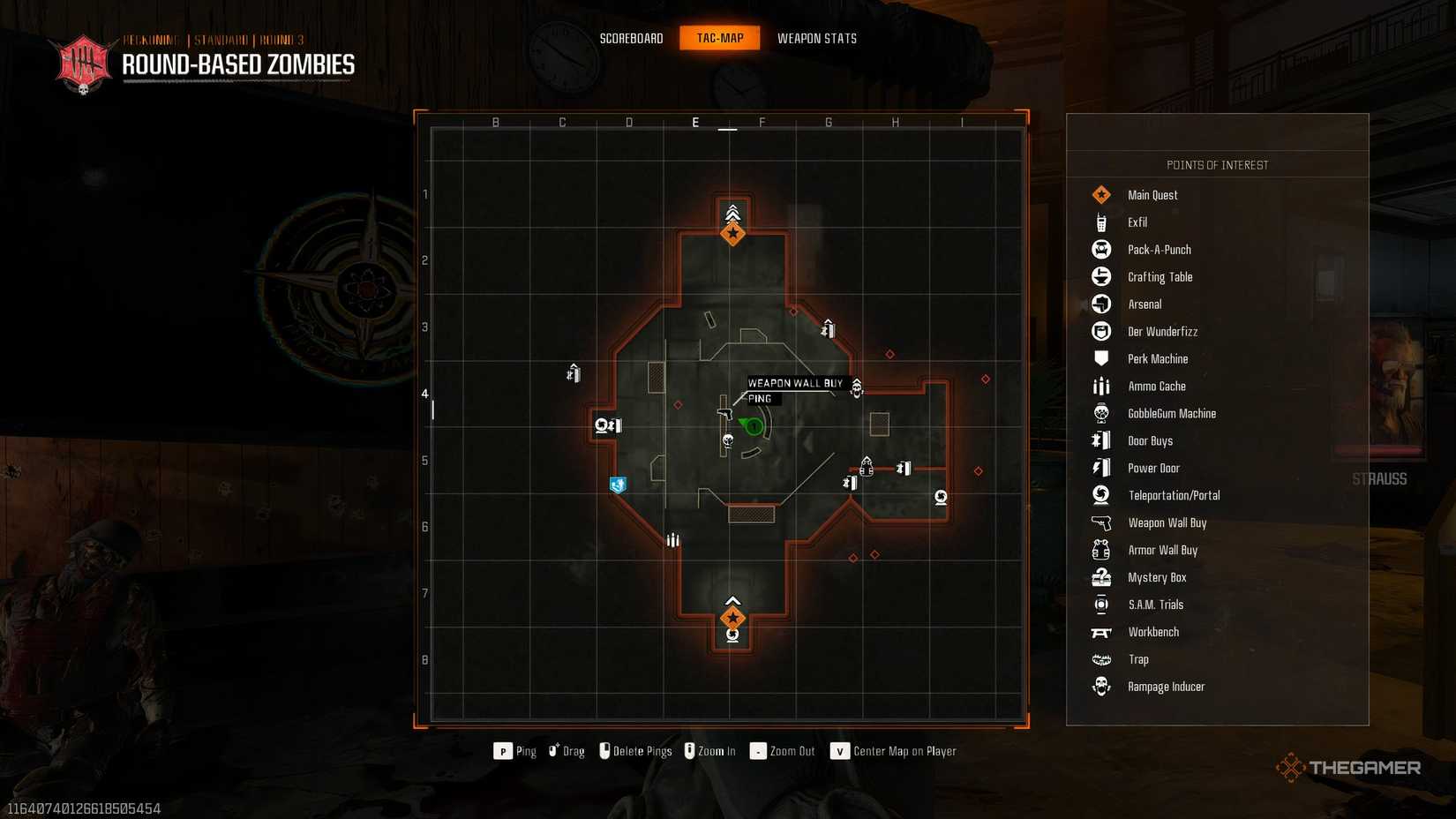Pick the Crafting Table legend entry

coord(1160,277)
